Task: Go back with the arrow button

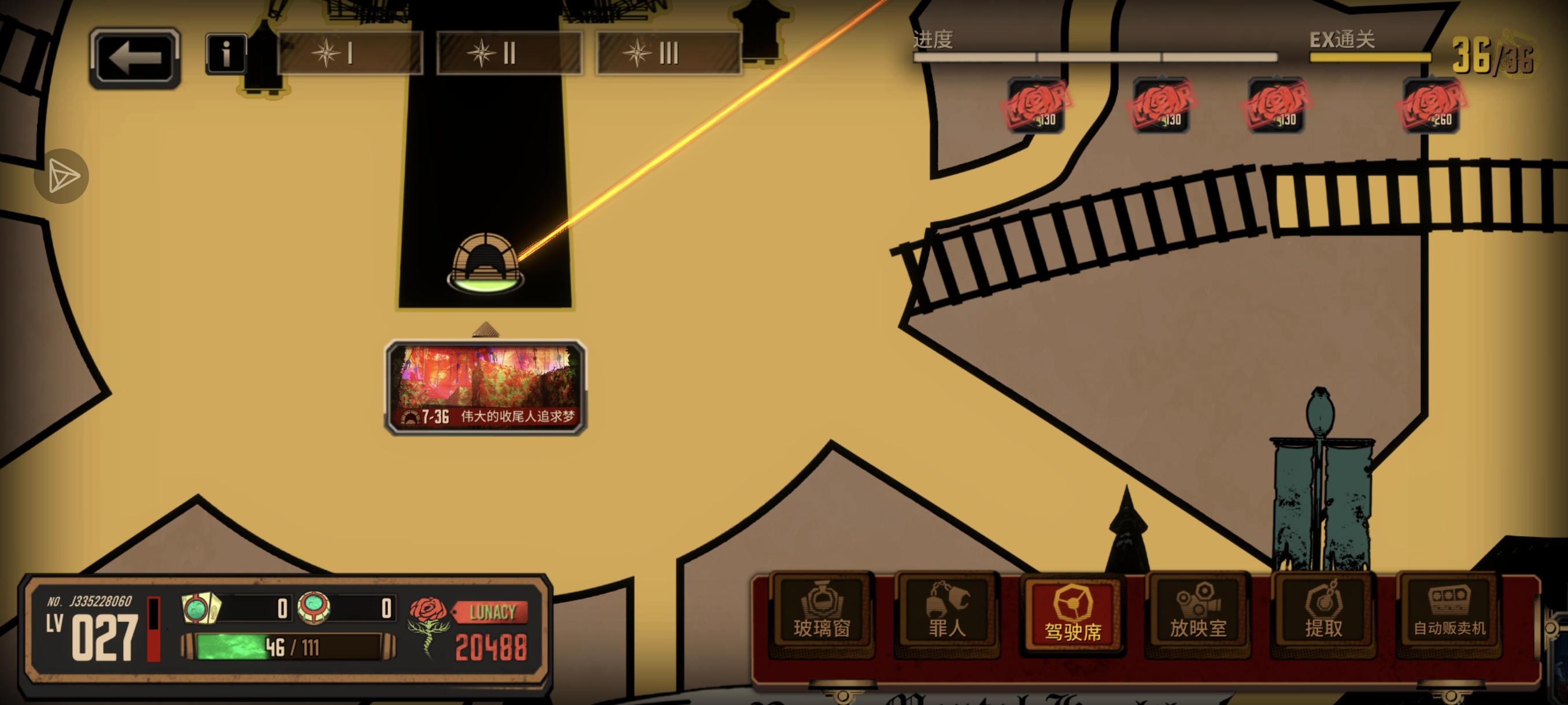Action: pyautogui.click(x=135, y=58)
